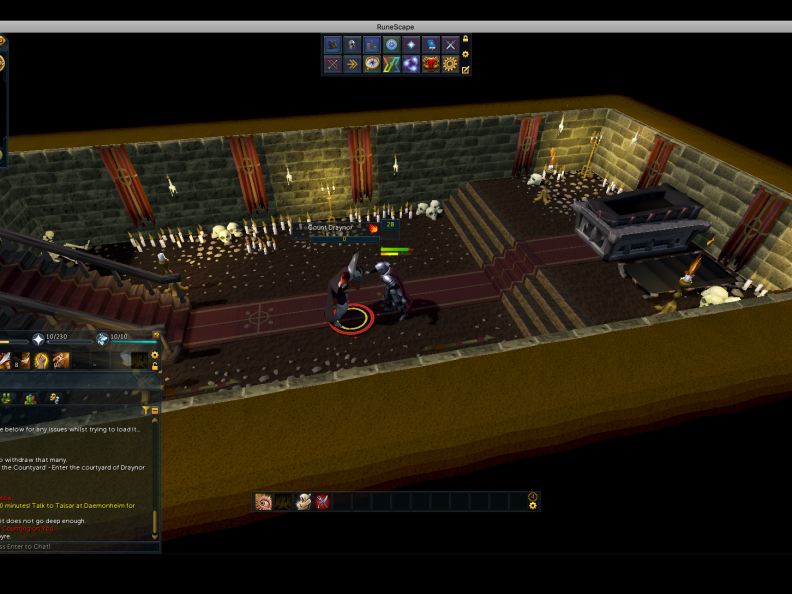
Task: Open the red gem winged emblem icon
Action: tap(431, 64)
